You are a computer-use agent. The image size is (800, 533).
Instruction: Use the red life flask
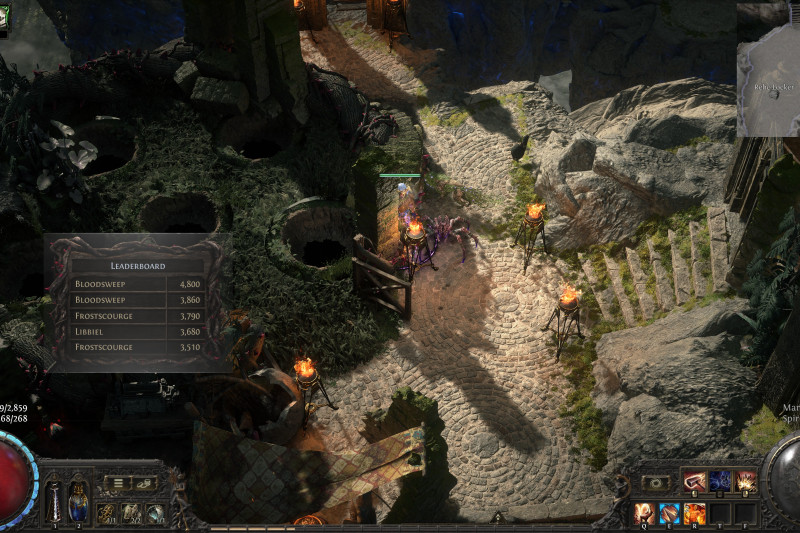tap(53, 500)
